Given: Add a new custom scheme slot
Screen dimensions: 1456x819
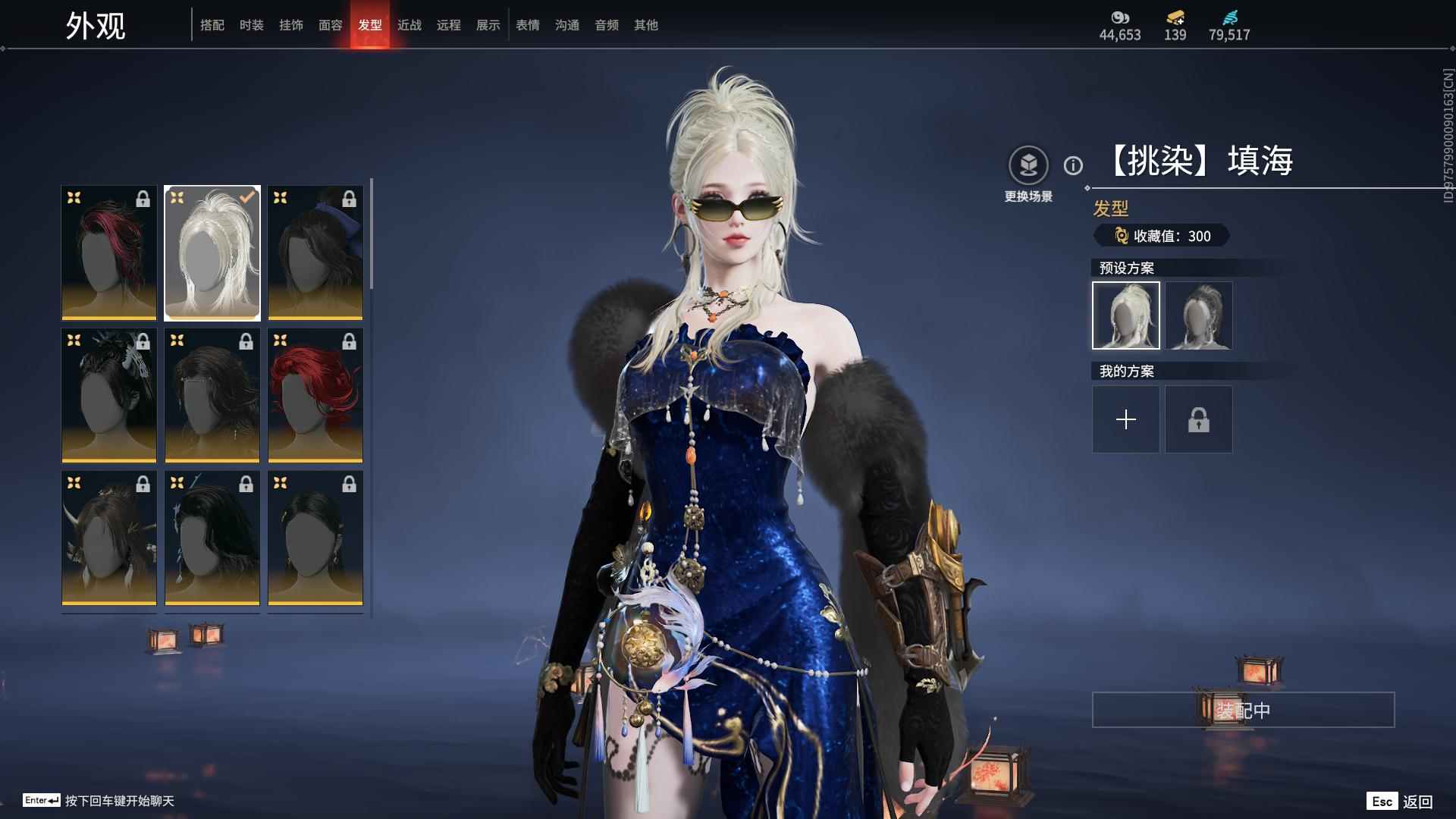Looking at the screenshot, I should [x=1126, y=419].
